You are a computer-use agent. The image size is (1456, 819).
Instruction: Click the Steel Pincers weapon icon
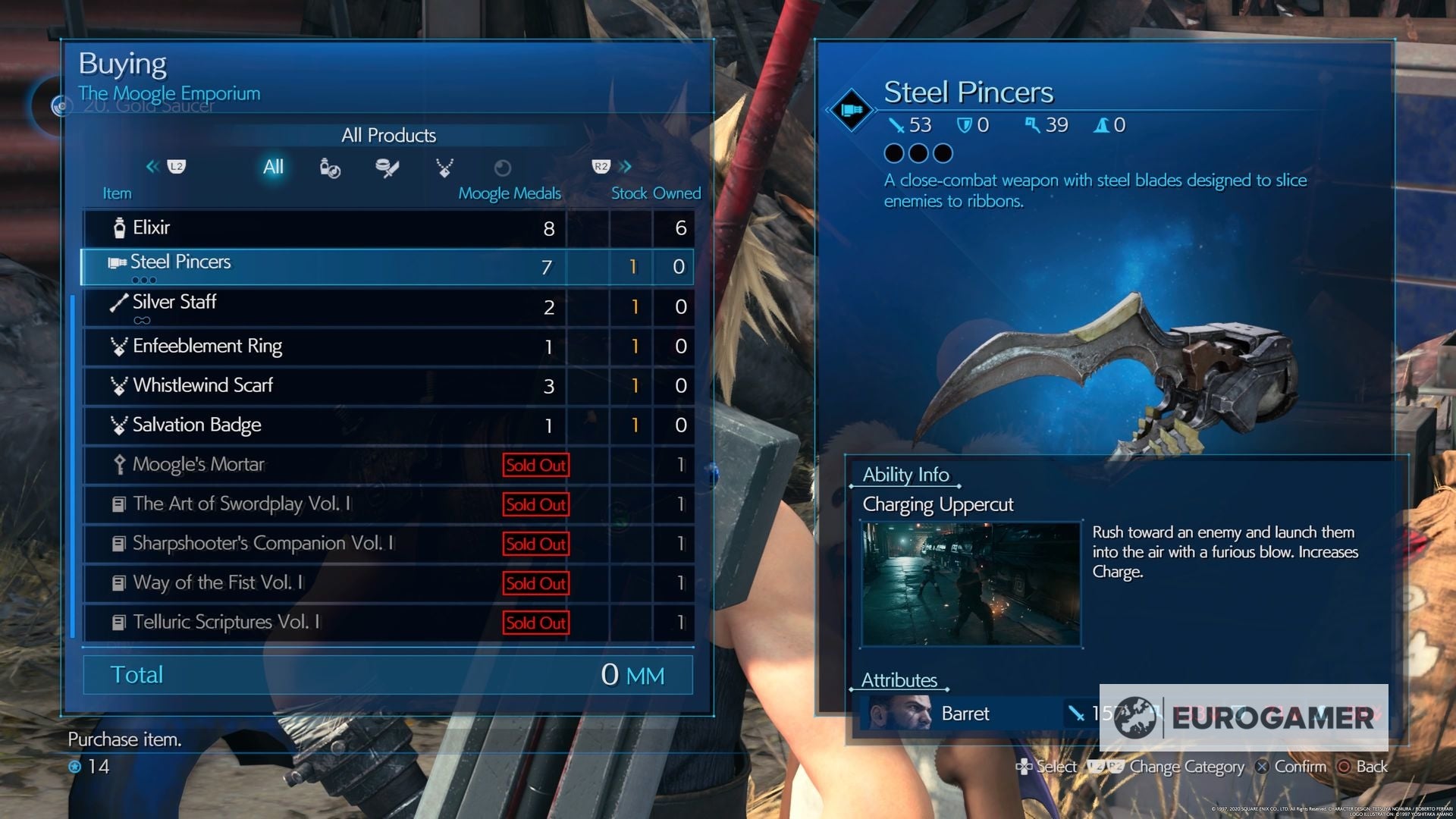point(118,262)
